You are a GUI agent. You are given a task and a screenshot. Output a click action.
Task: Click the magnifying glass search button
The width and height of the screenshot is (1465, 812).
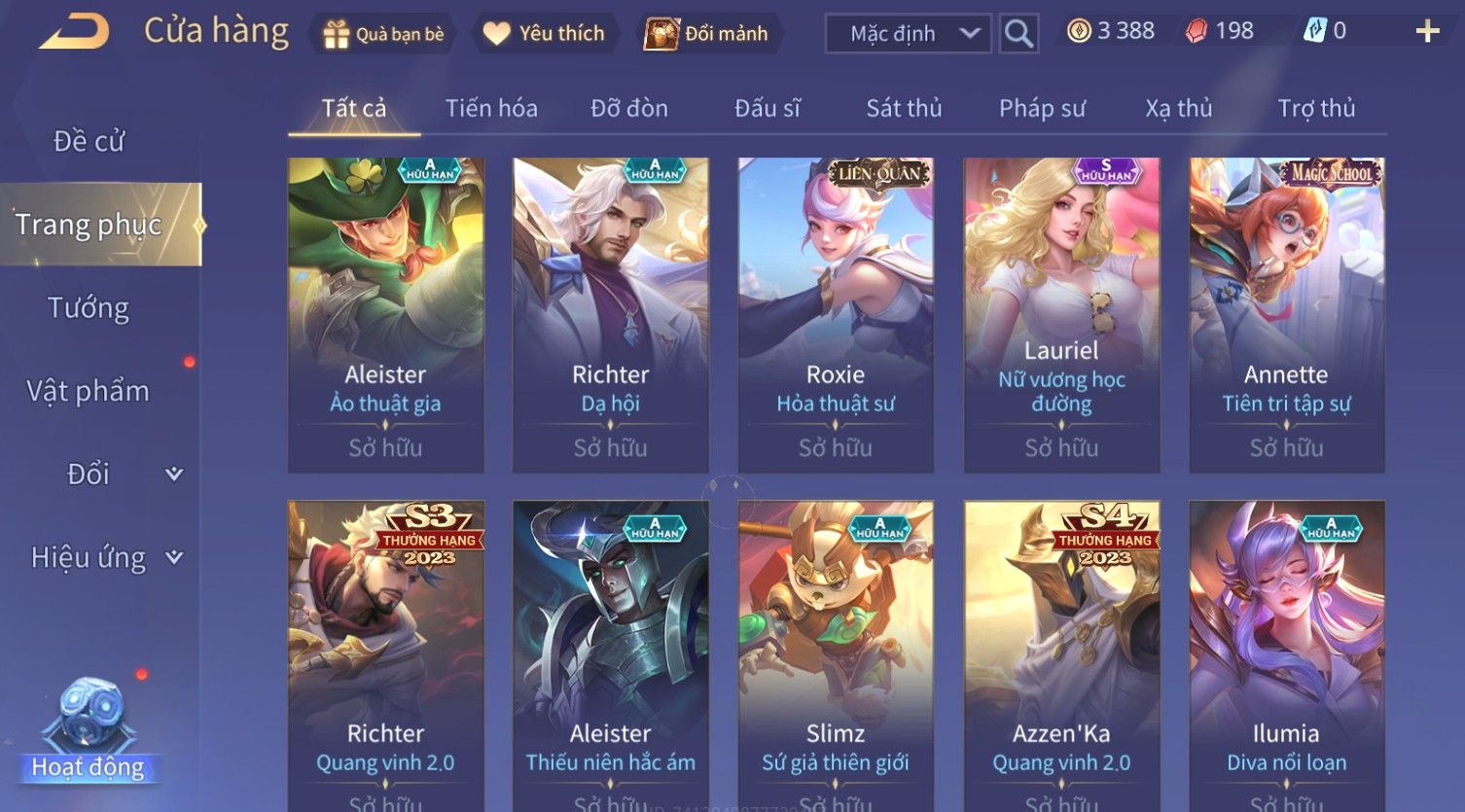coord(1018,34)
